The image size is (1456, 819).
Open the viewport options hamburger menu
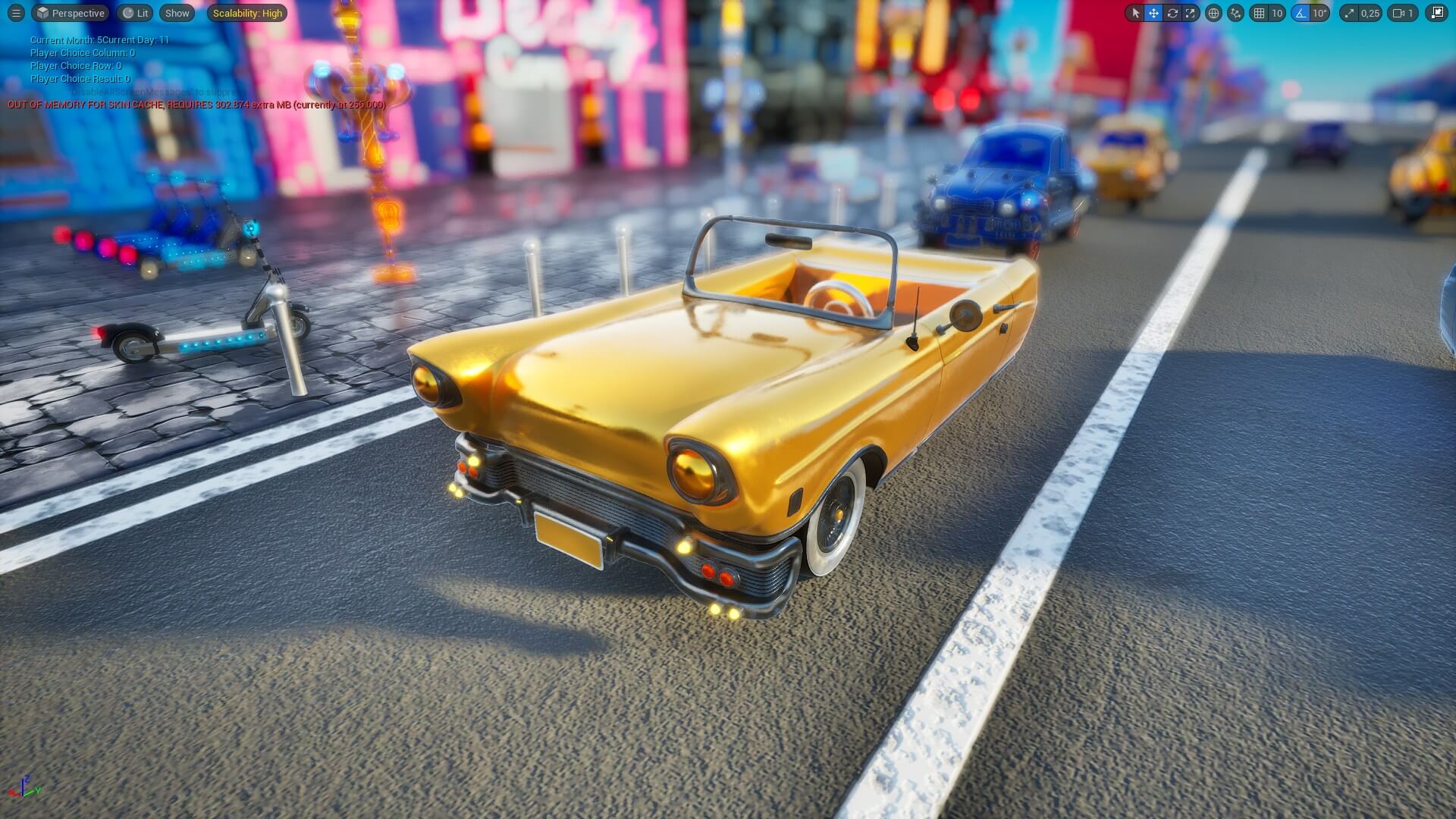pyautogui.click(x=15, y=13)
